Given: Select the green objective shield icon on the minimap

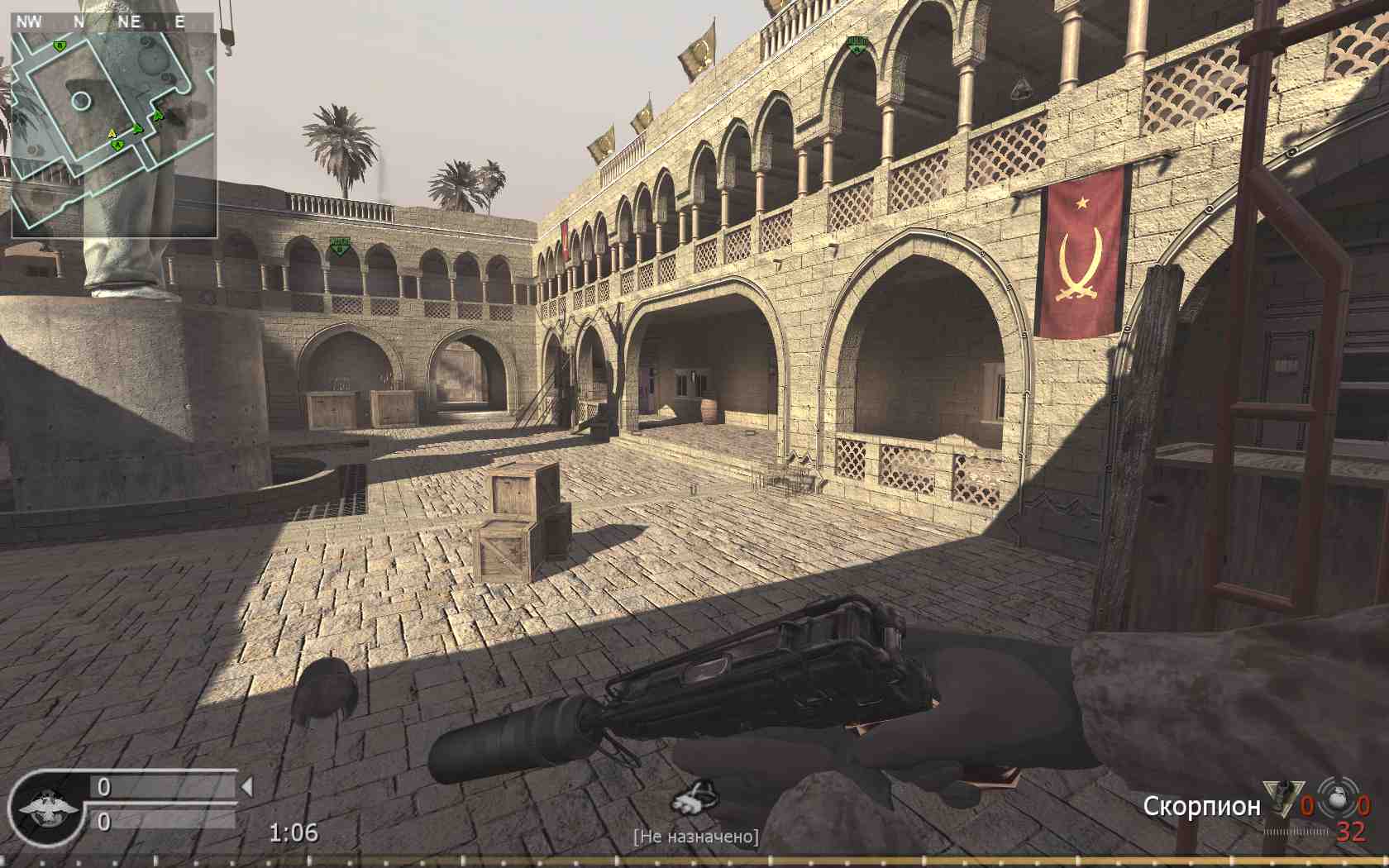Looking at the screenshot, I should (58, 46).
